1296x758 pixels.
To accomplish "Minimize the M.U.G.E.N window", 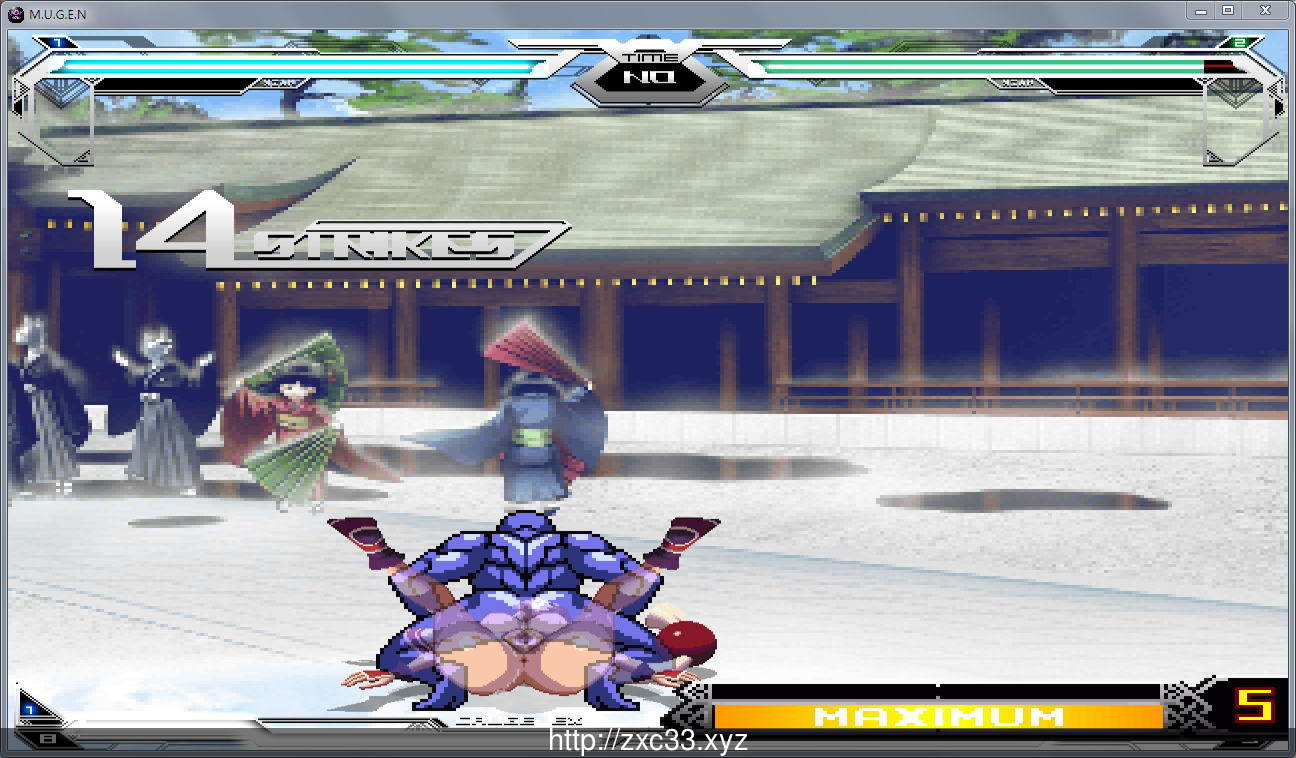I will pos(1201,11).
